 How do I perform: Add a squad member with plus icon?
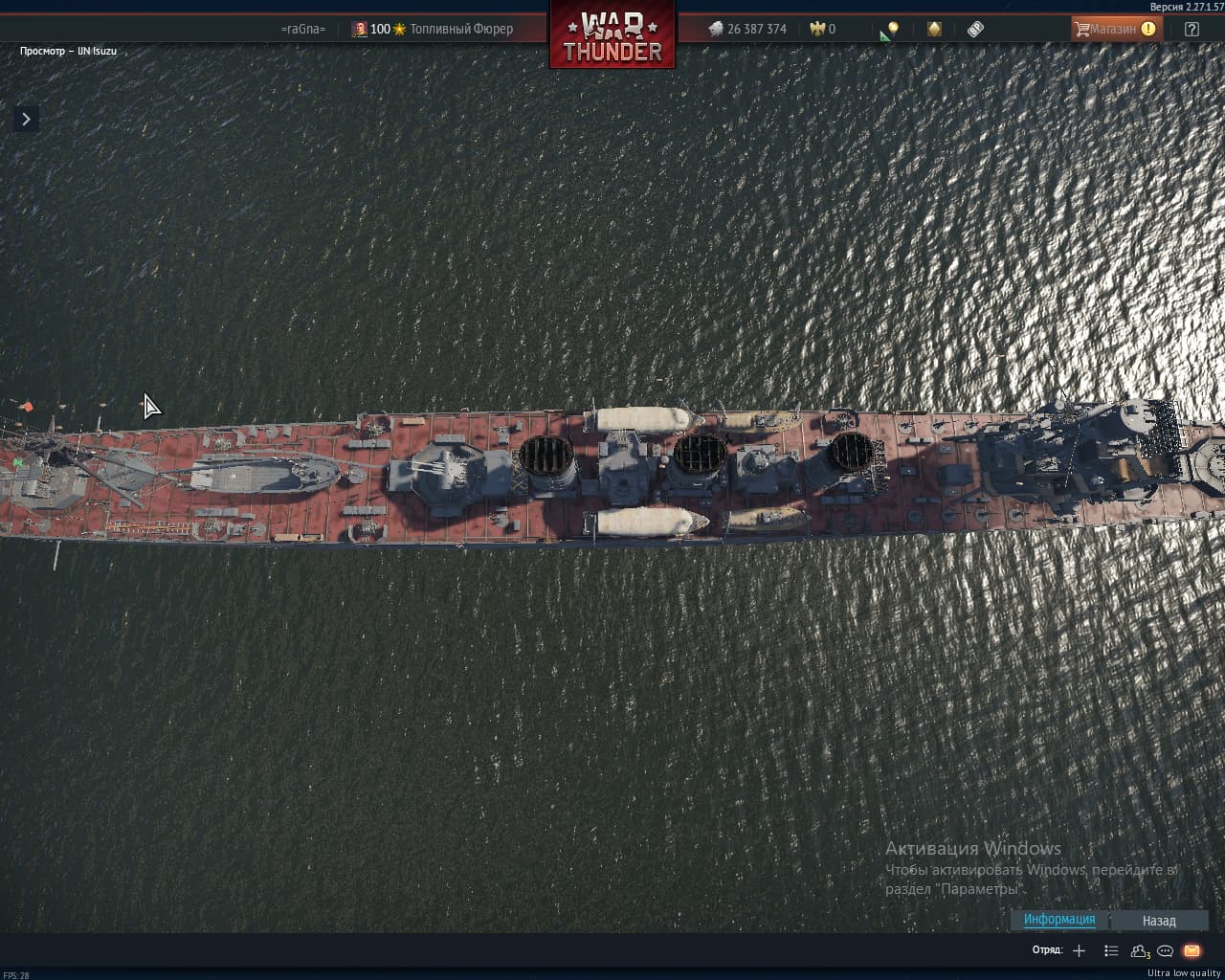coord(1080,950)
